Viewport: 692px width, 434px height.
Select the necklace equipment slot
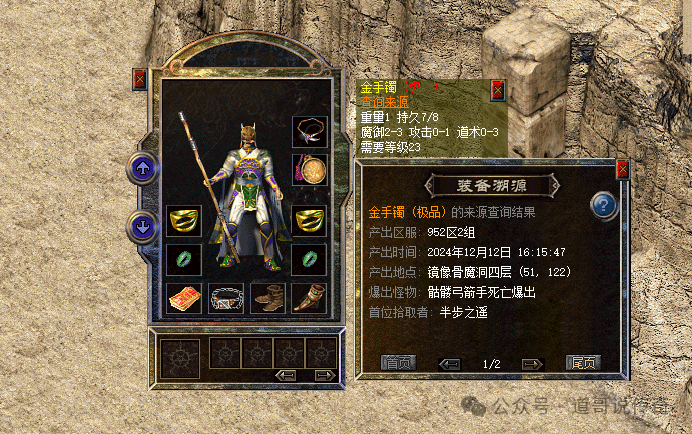tap(309, 131)
